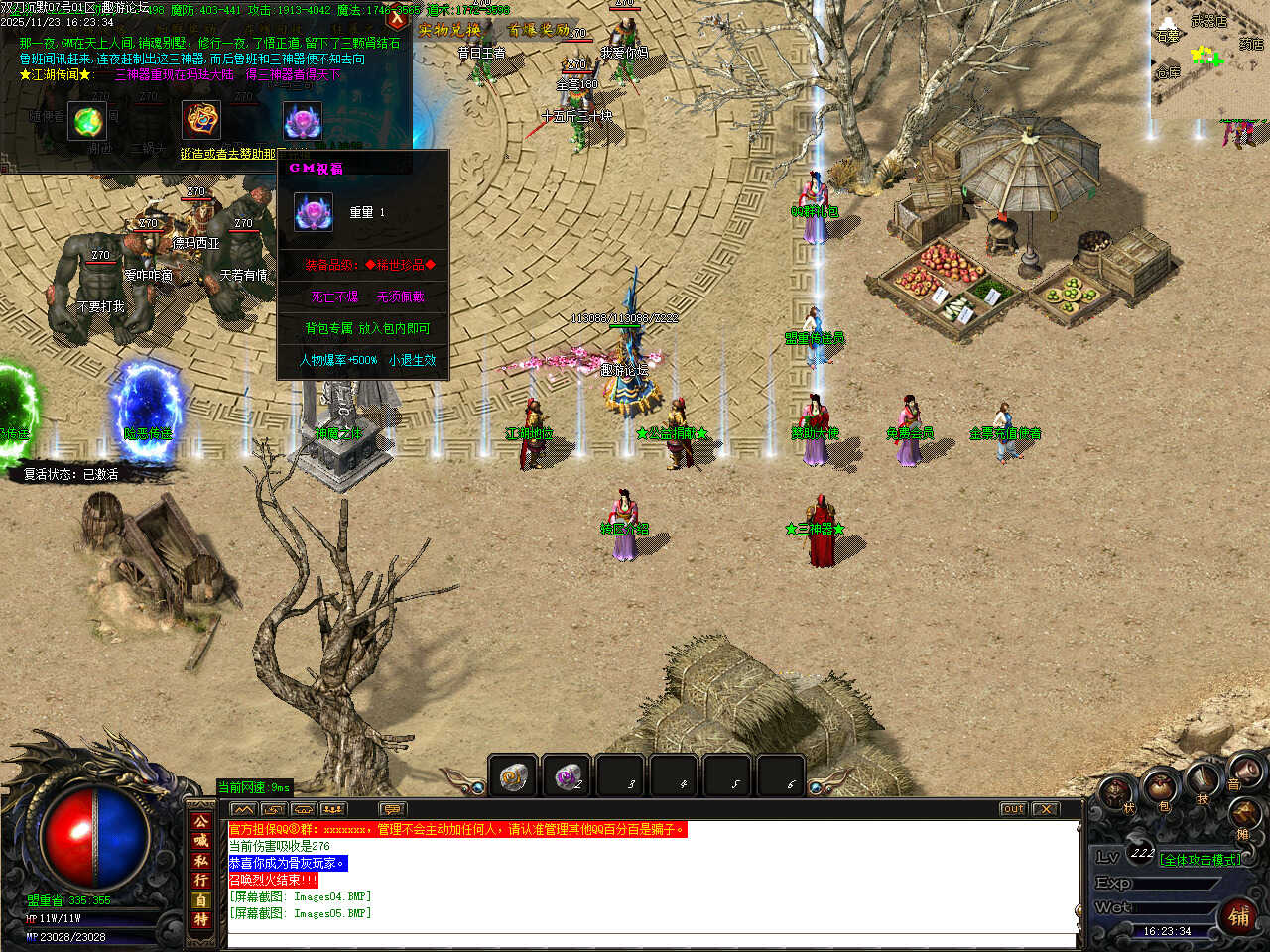Click the chat panel's out button
Viewport: 1270px width, 952px height.
pos(1012,809)
